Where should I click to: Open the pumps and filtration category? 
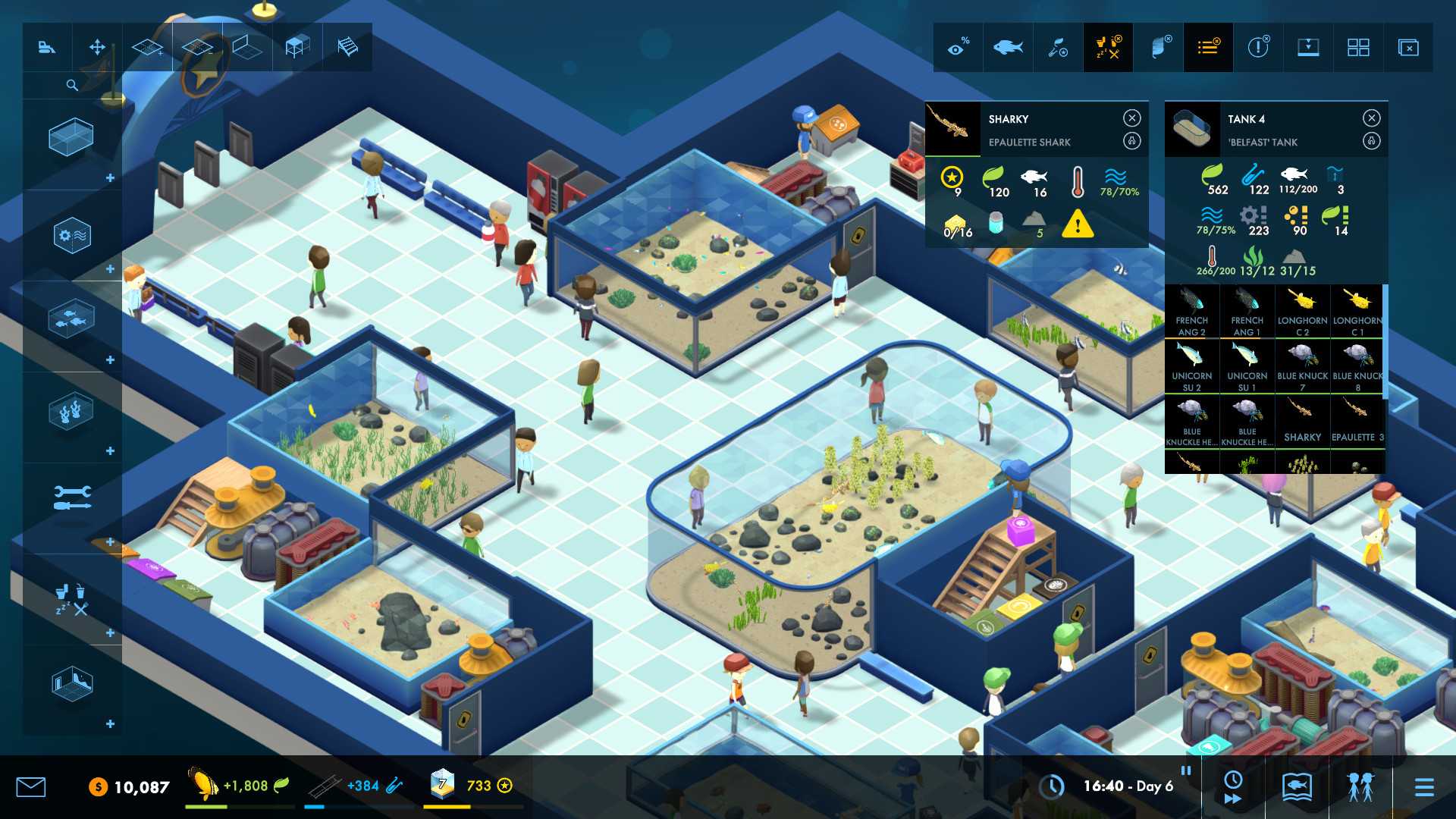coord(71,235)
